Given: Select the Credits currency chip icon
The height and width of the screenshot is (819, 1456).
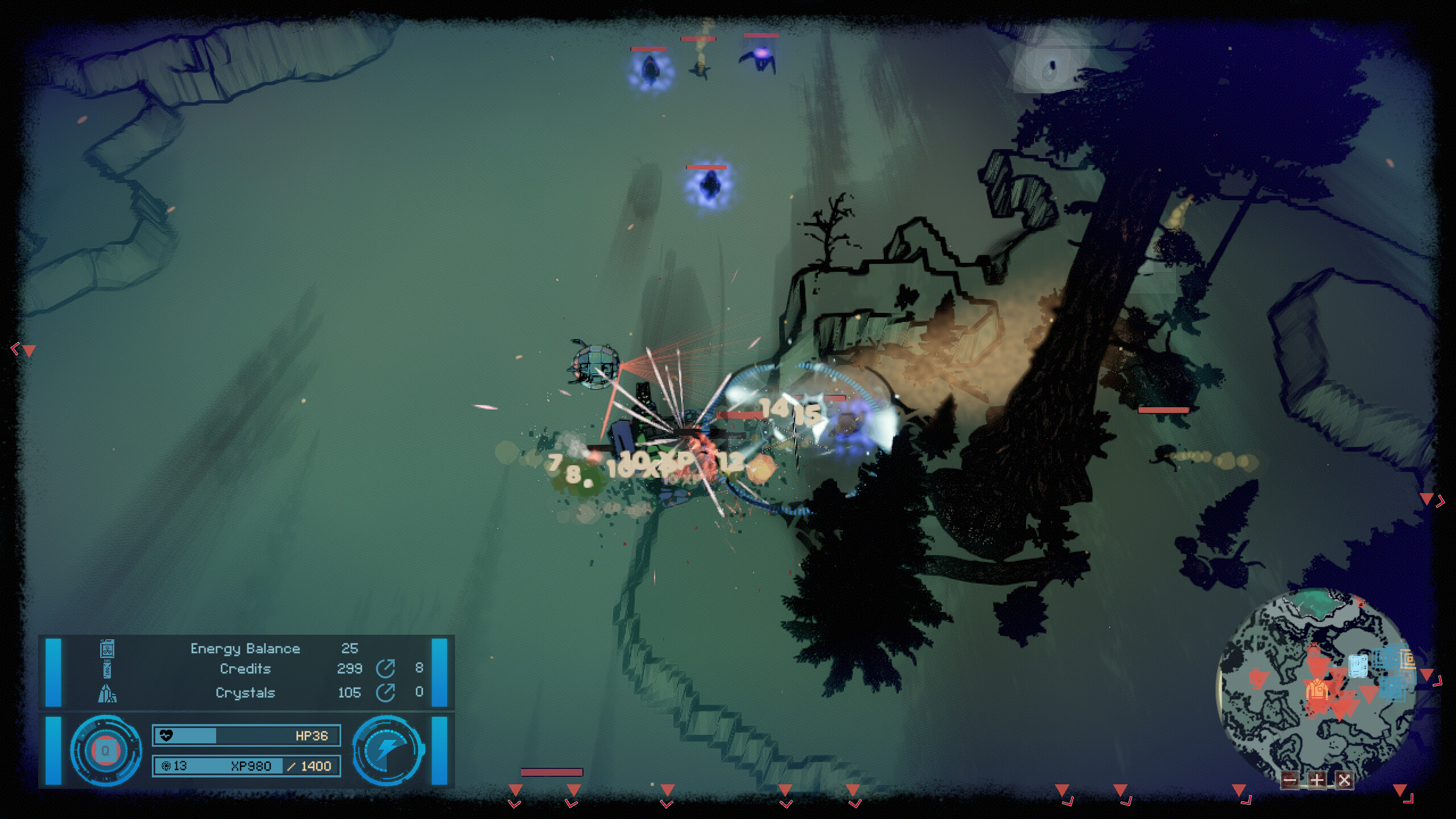Looking at the screenshot, I should tap(108, 670).
